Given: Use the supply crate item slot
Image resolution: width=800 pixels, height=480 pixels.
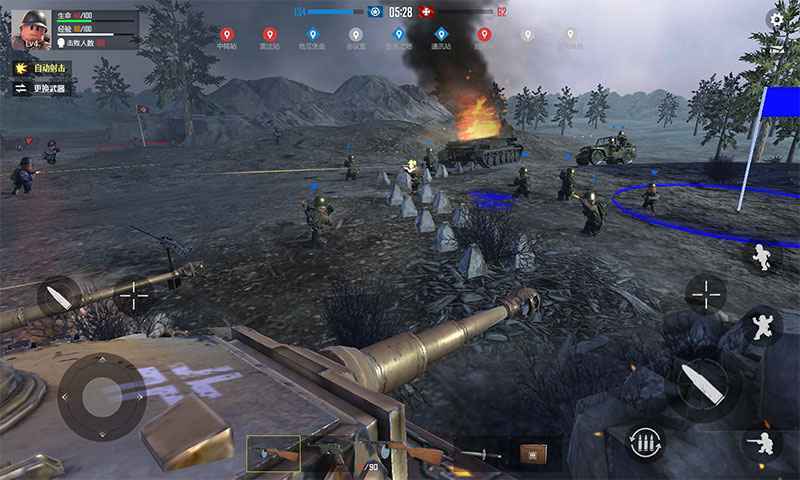Looking at the screenshot, I should coord(531,454).
